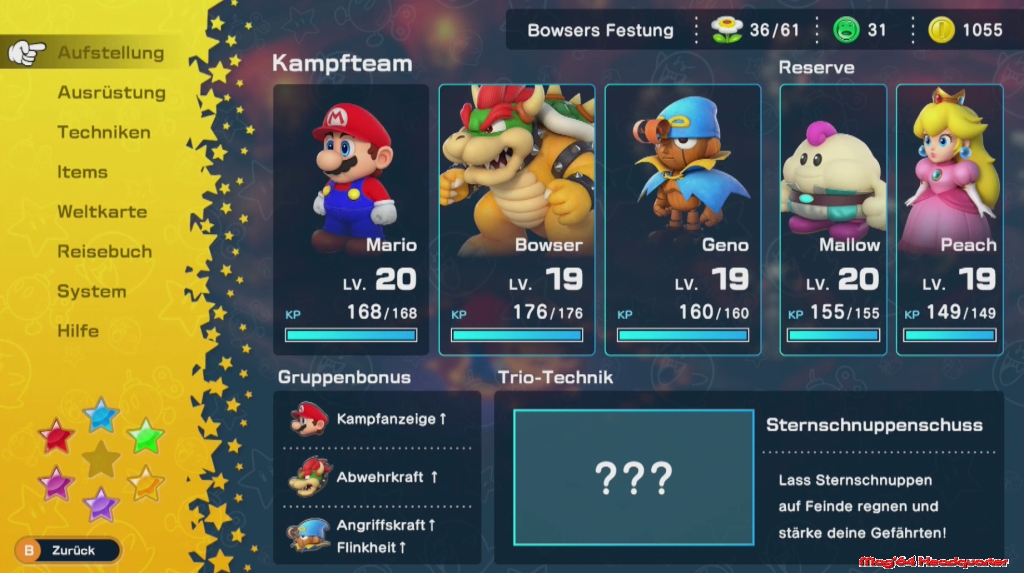Open the Aufstellung menu entry
This screenshot has height=573, width=1024.
click(x=110, y=53)
